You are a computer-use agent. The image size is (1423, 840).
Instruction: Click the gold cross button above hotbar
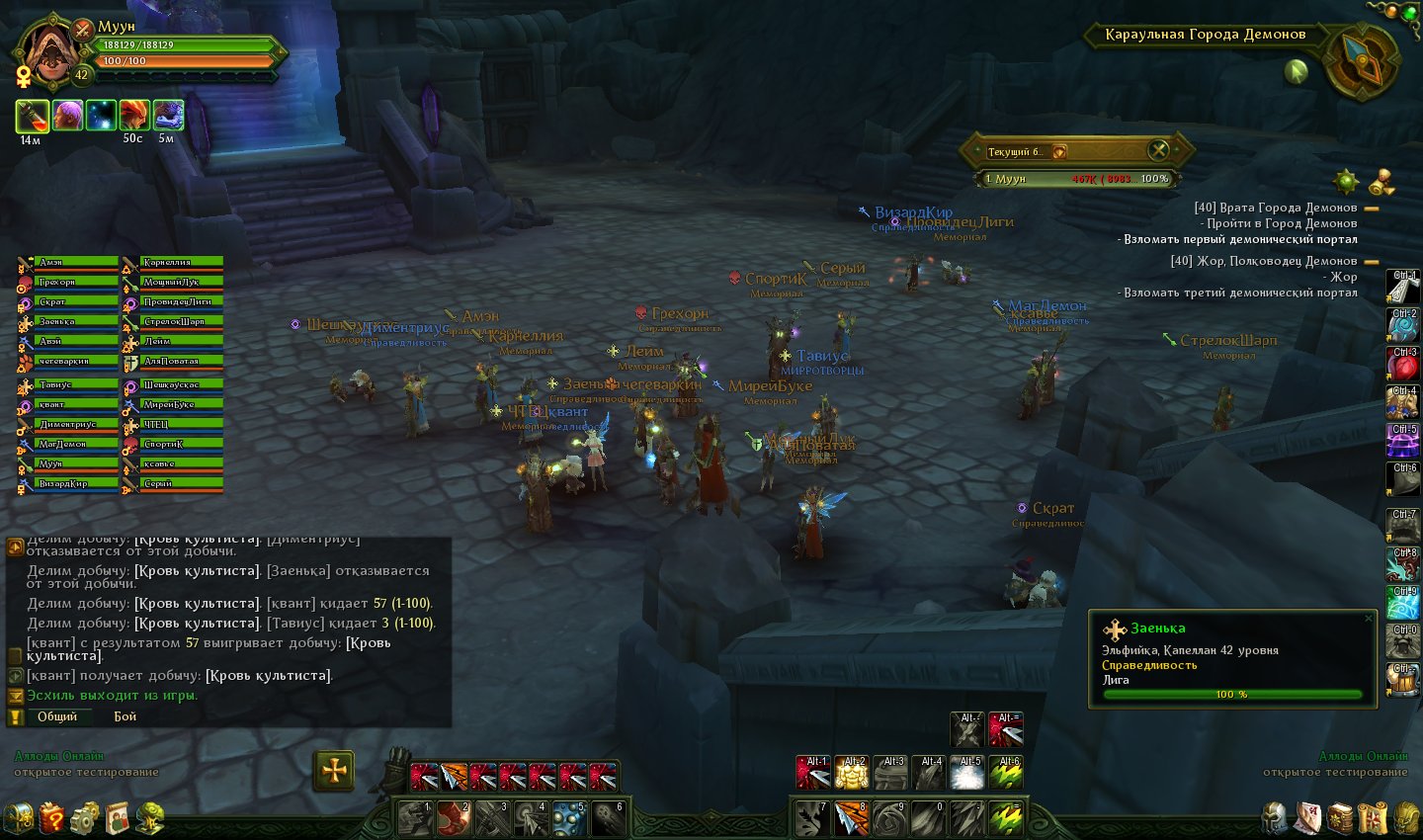tap(334, 770)
